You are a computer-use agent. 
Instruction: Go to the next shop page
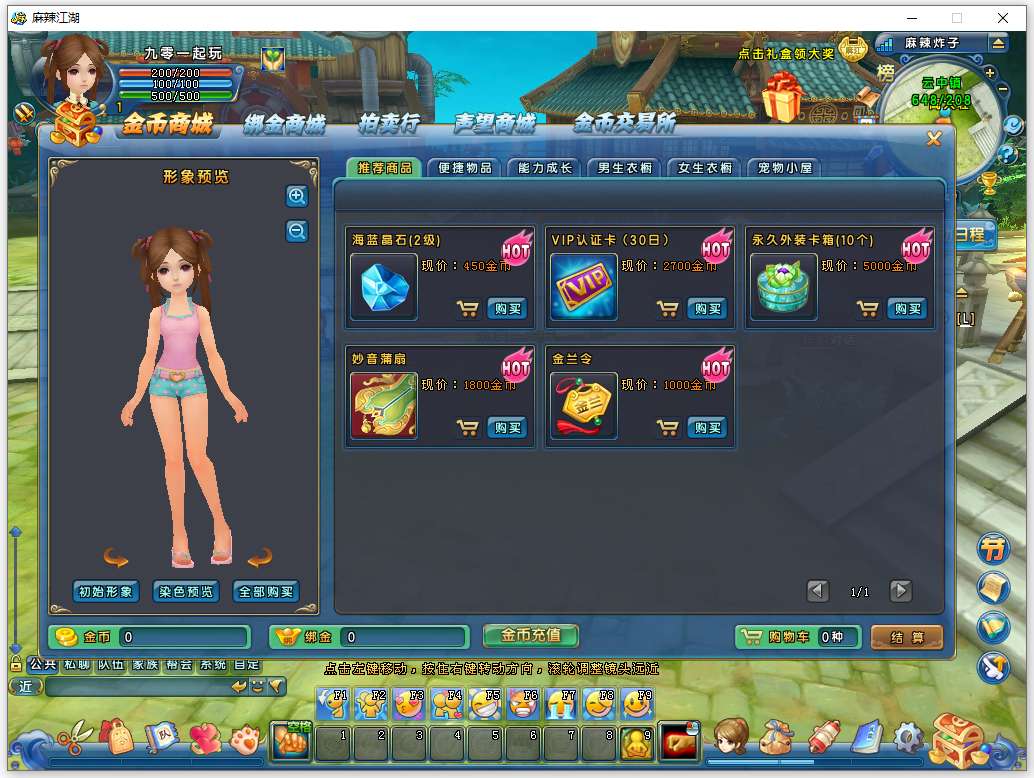click(901, 591)
